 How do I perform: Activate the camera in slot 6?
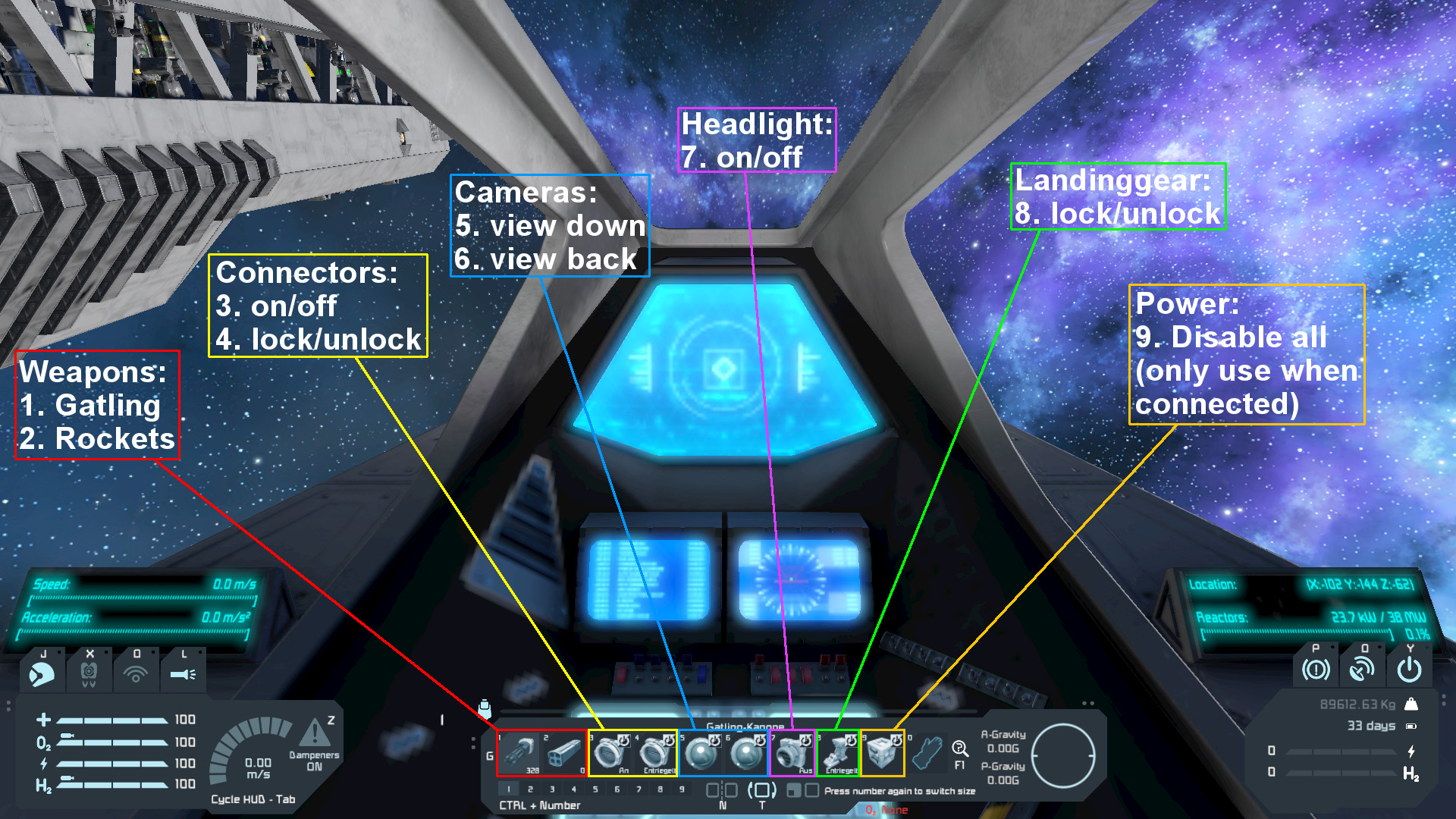[747, 753]
